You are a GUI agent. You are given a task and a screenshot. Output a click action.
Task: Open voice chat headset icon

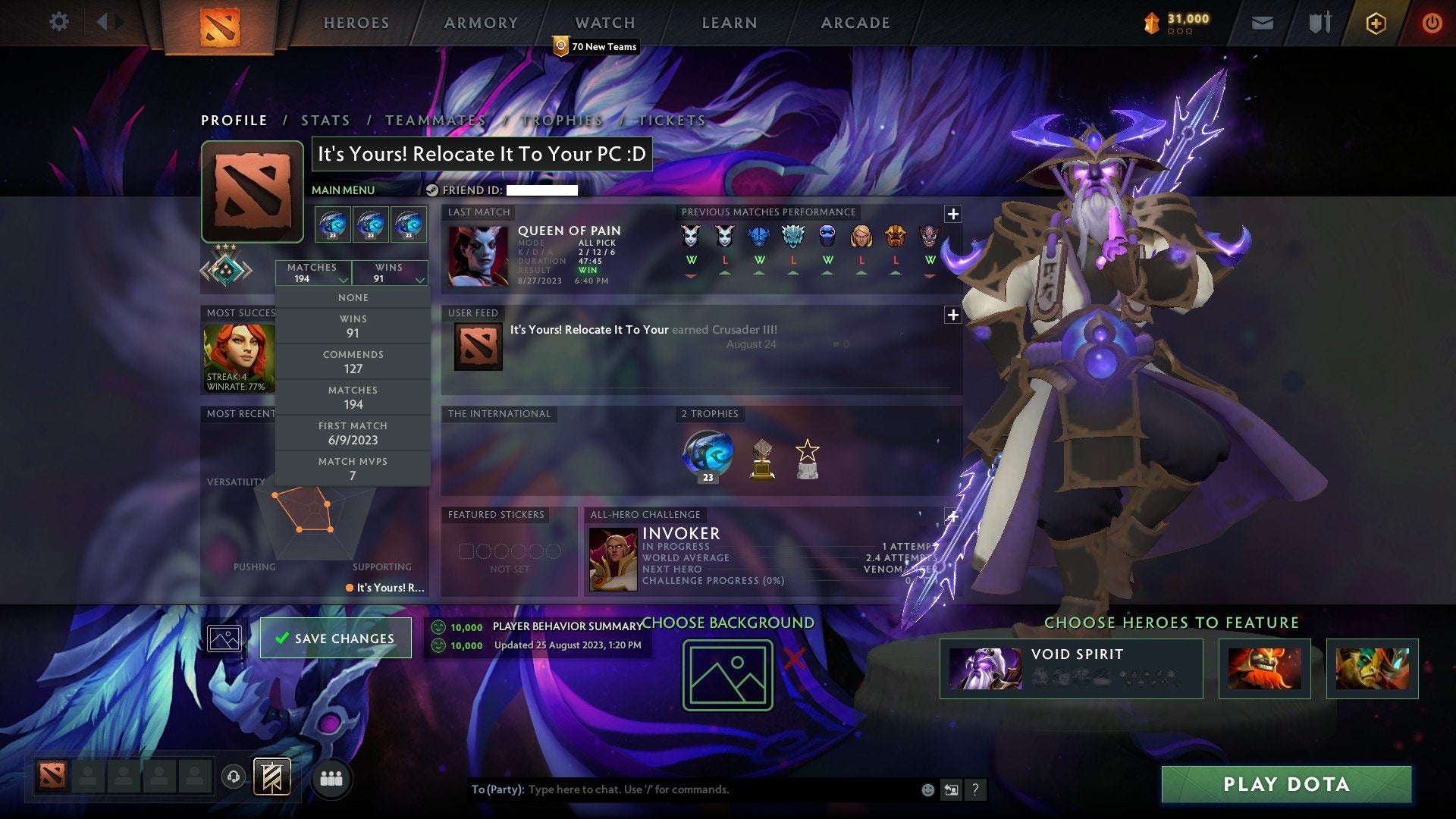(x=232, y=777)
